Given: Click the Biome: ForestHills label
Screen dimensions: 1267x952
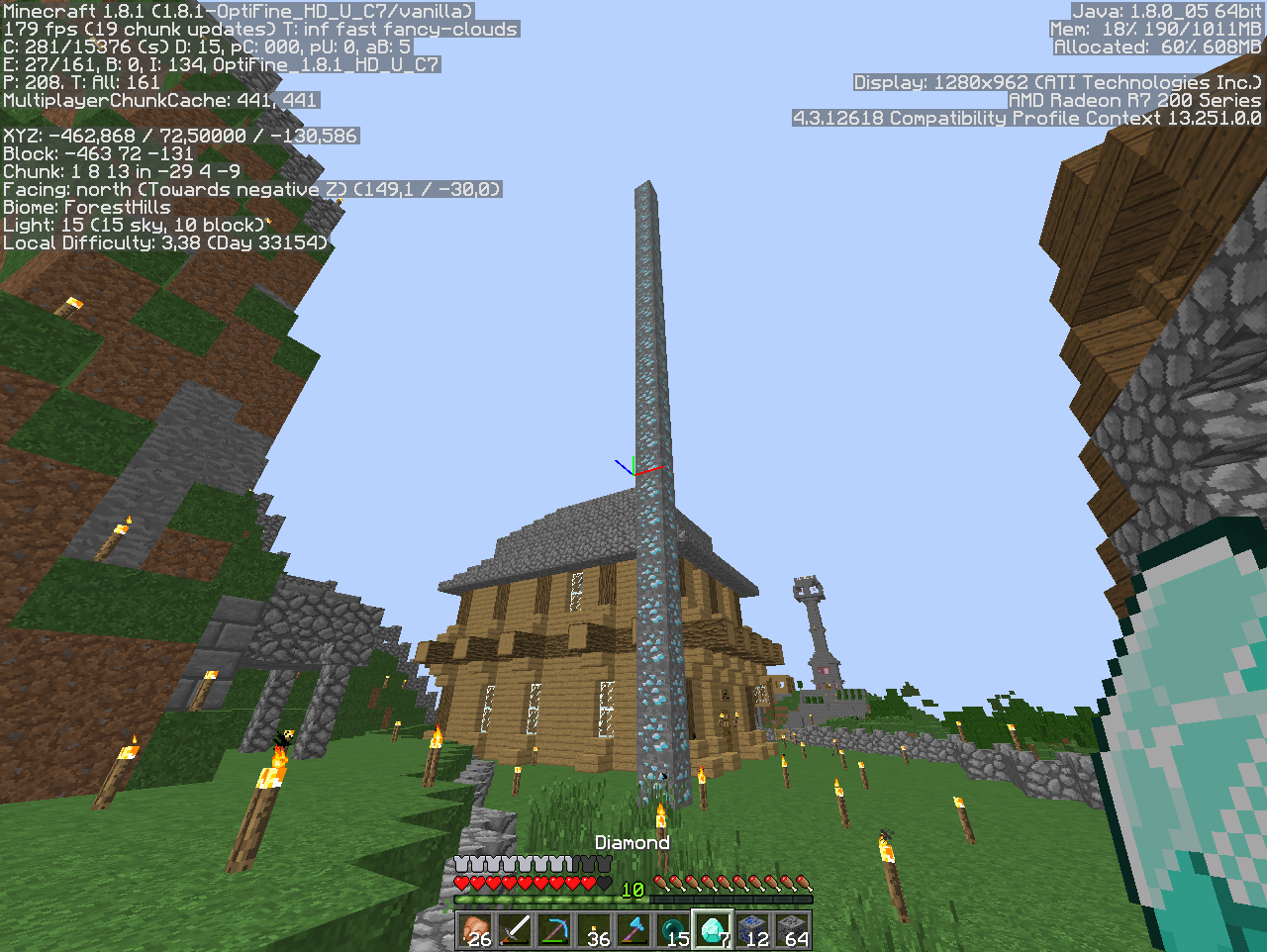Looking at the screenshot, I should (x=86, y=207).
